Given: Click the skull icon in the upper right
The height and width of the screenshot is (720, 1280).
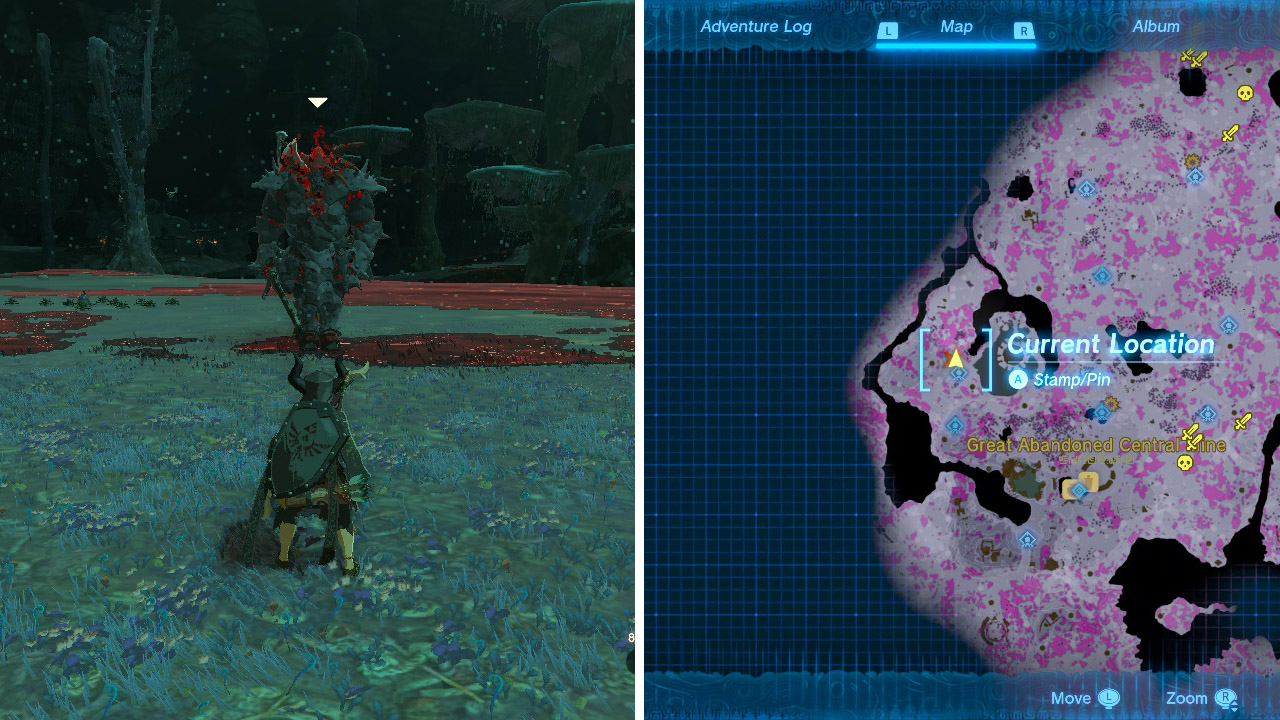Looking at the screenshot, I should [x=1245, y=93].
